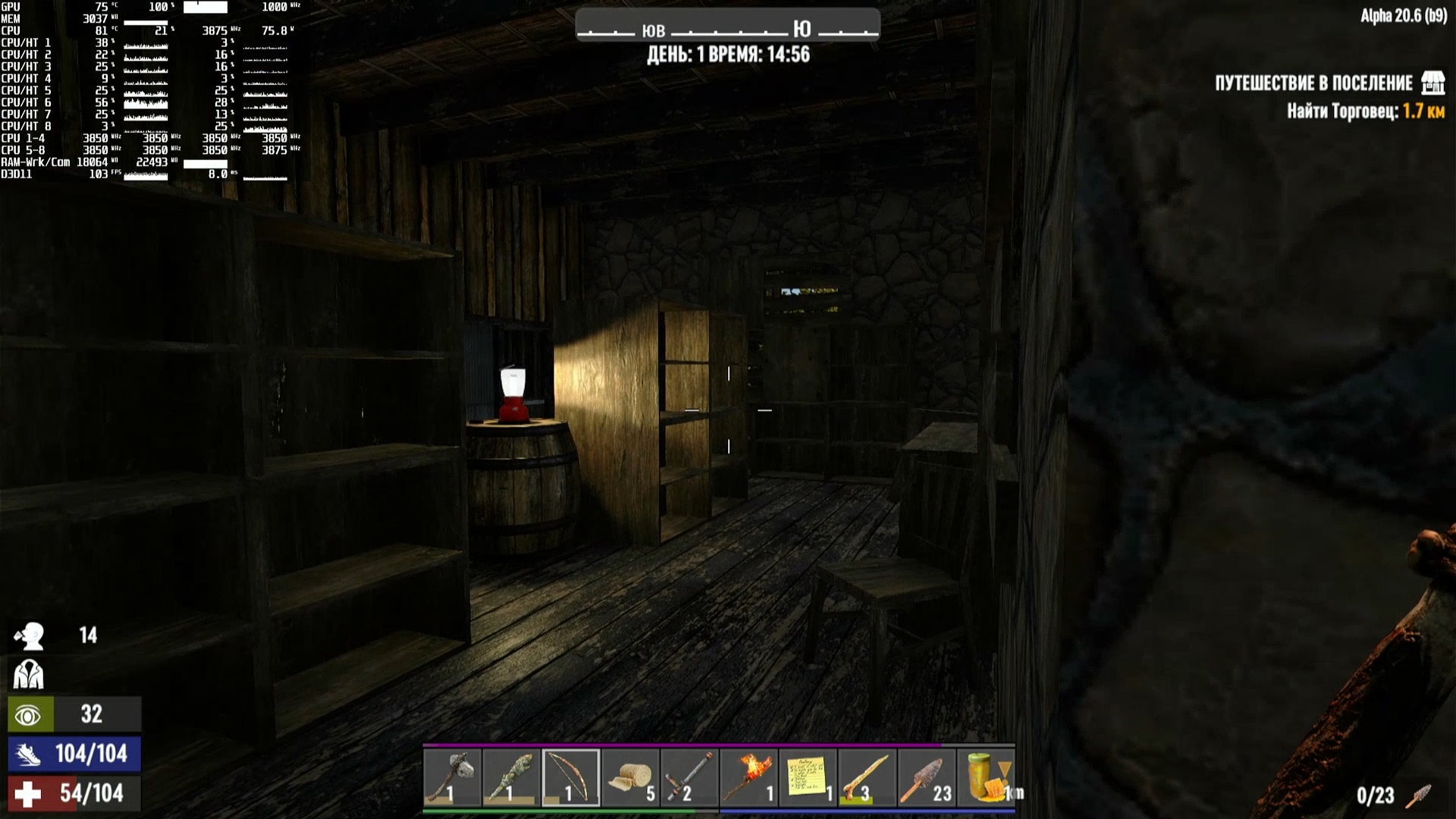This screenshot has height=819, width=1456.
Task: Select the honey jar hotbar slot
Action: tap(985, 777)
